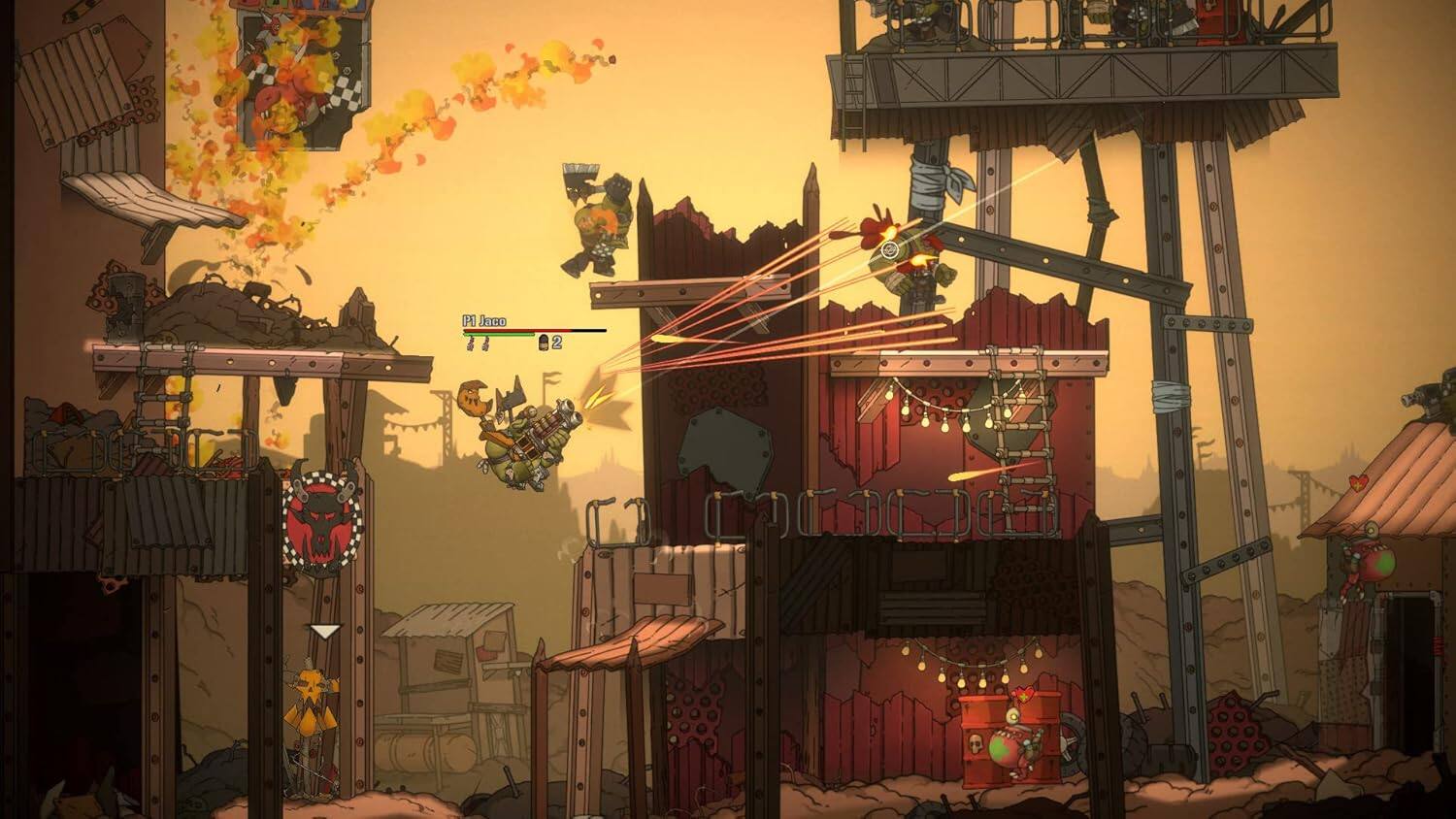Click the red skull emblem on the tower

pos(320,519)
